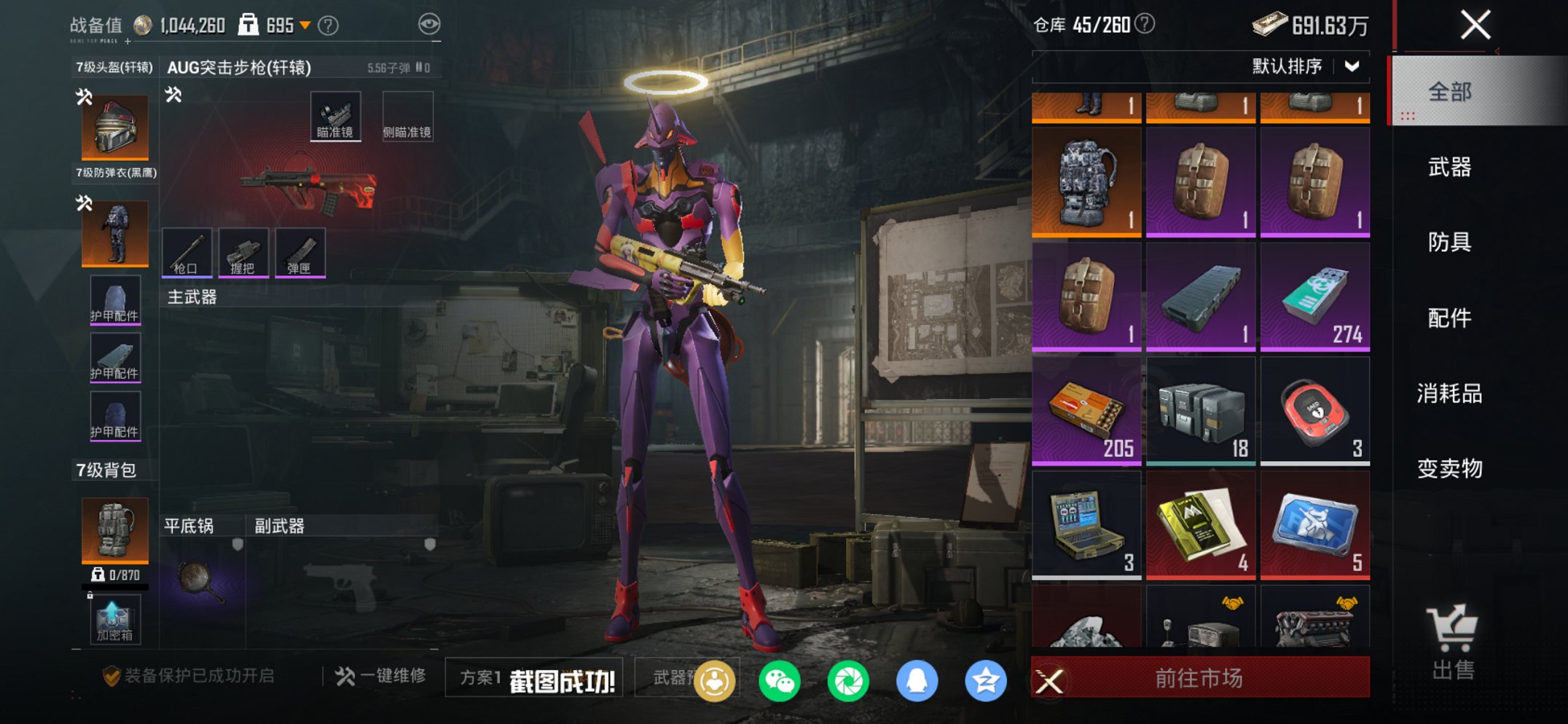
Task: Select the 弹匣 magazine attachment slot
Action: coord(300,253)
